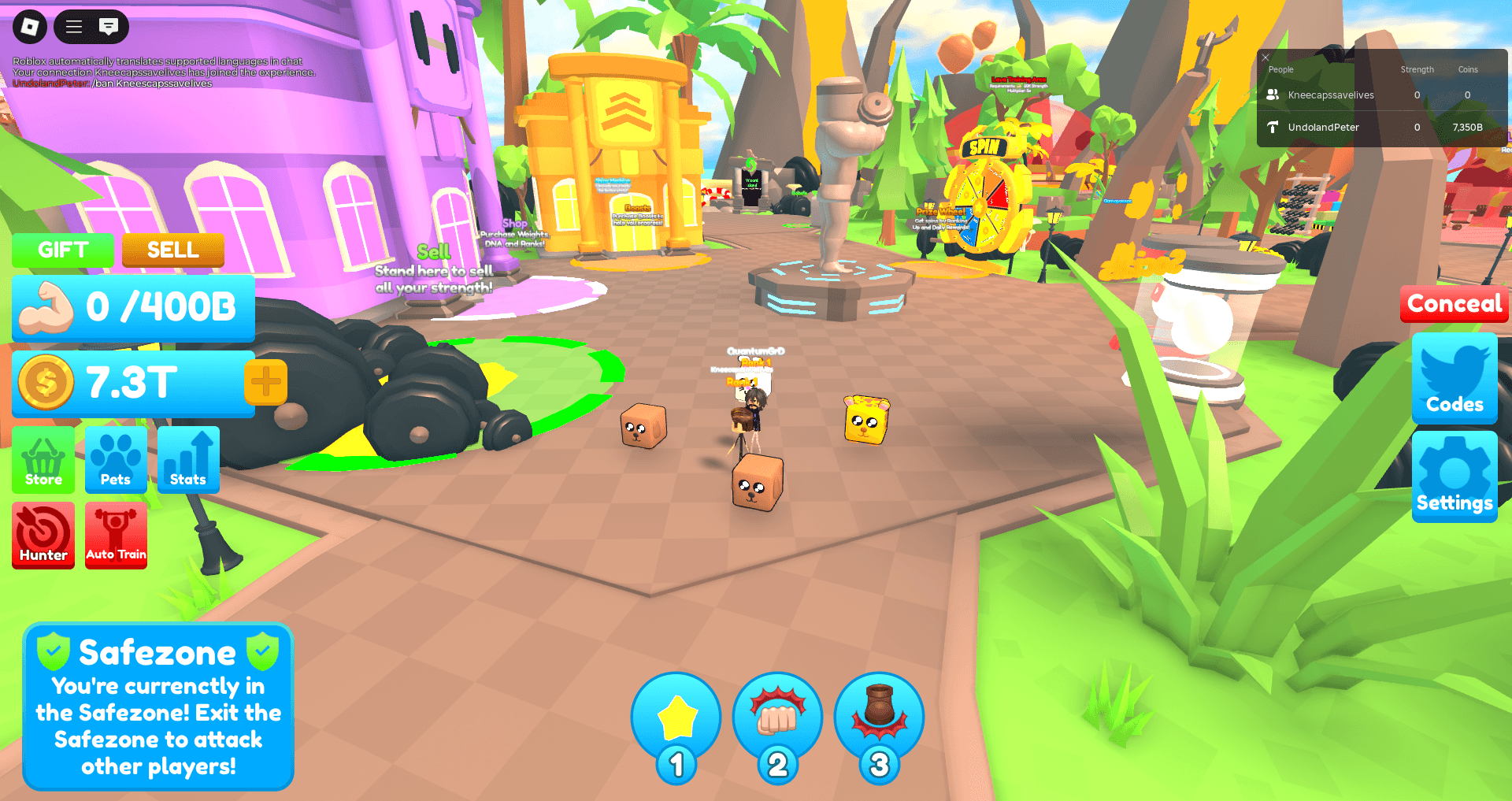Add coins with the plus button
The height and width of the screenshot is (801, 1512).
(x=265, y=383)
